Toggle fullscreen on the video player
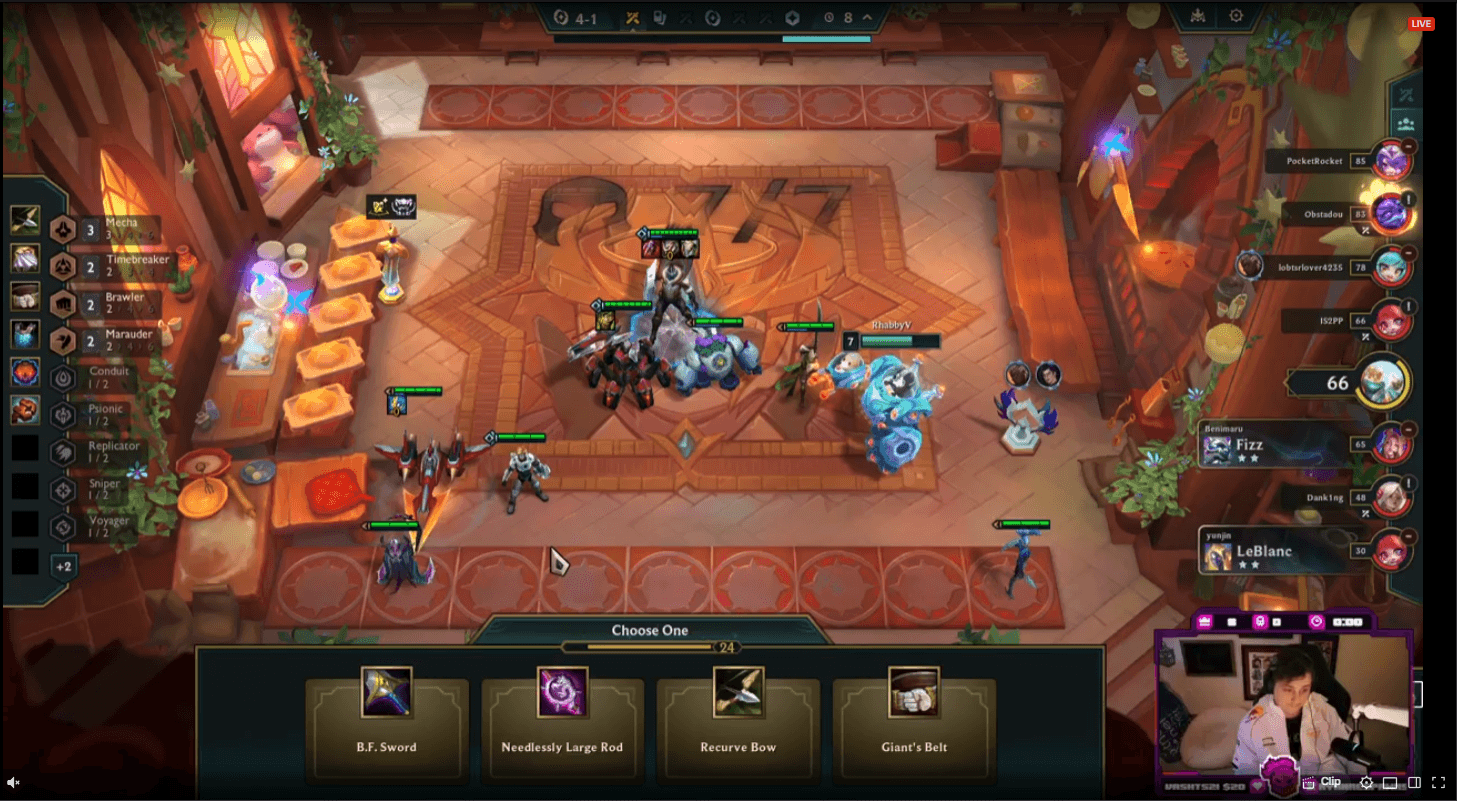Viewport: 1457px width, 801px height. point(1438,782)
